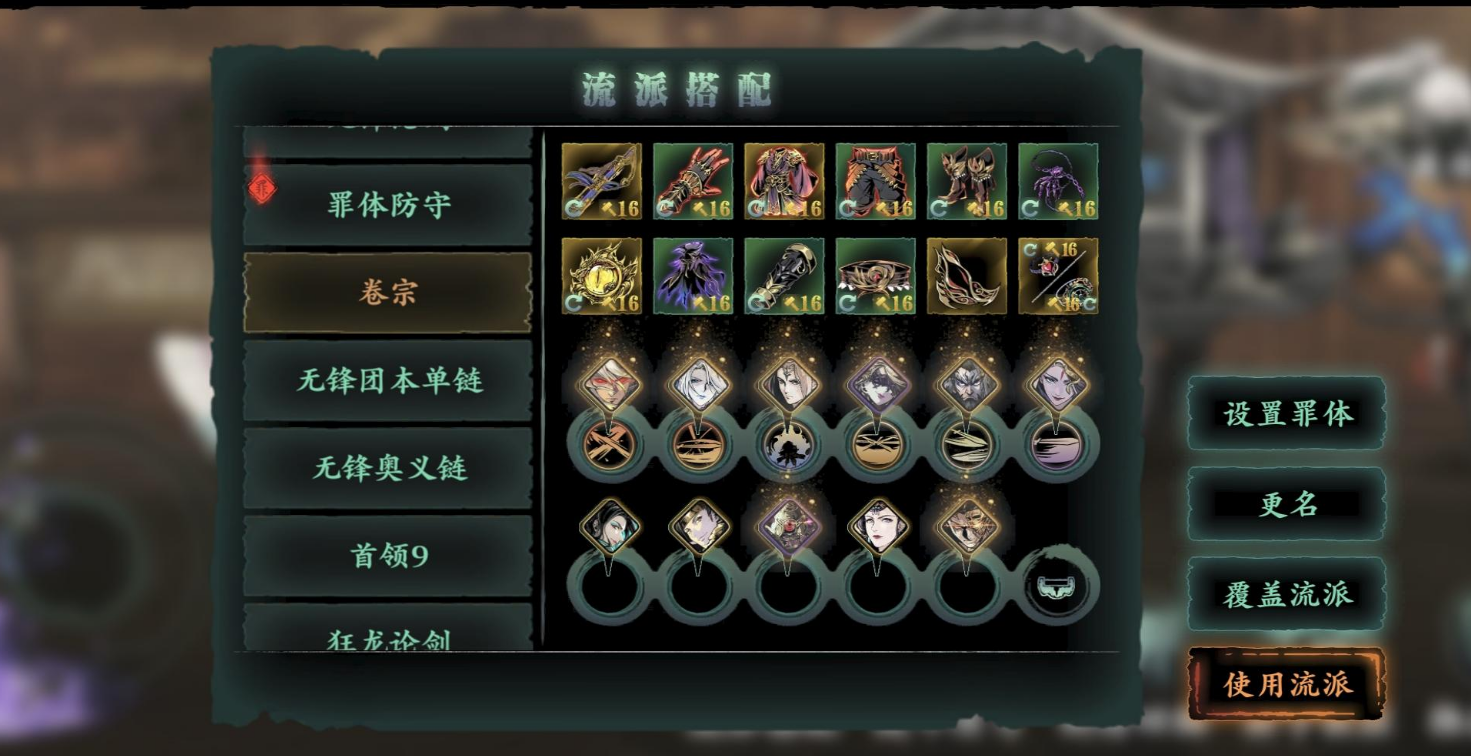Click the spider-shaped accessory icon
The image size is (1471, 756).
[x=1057, y=180]
